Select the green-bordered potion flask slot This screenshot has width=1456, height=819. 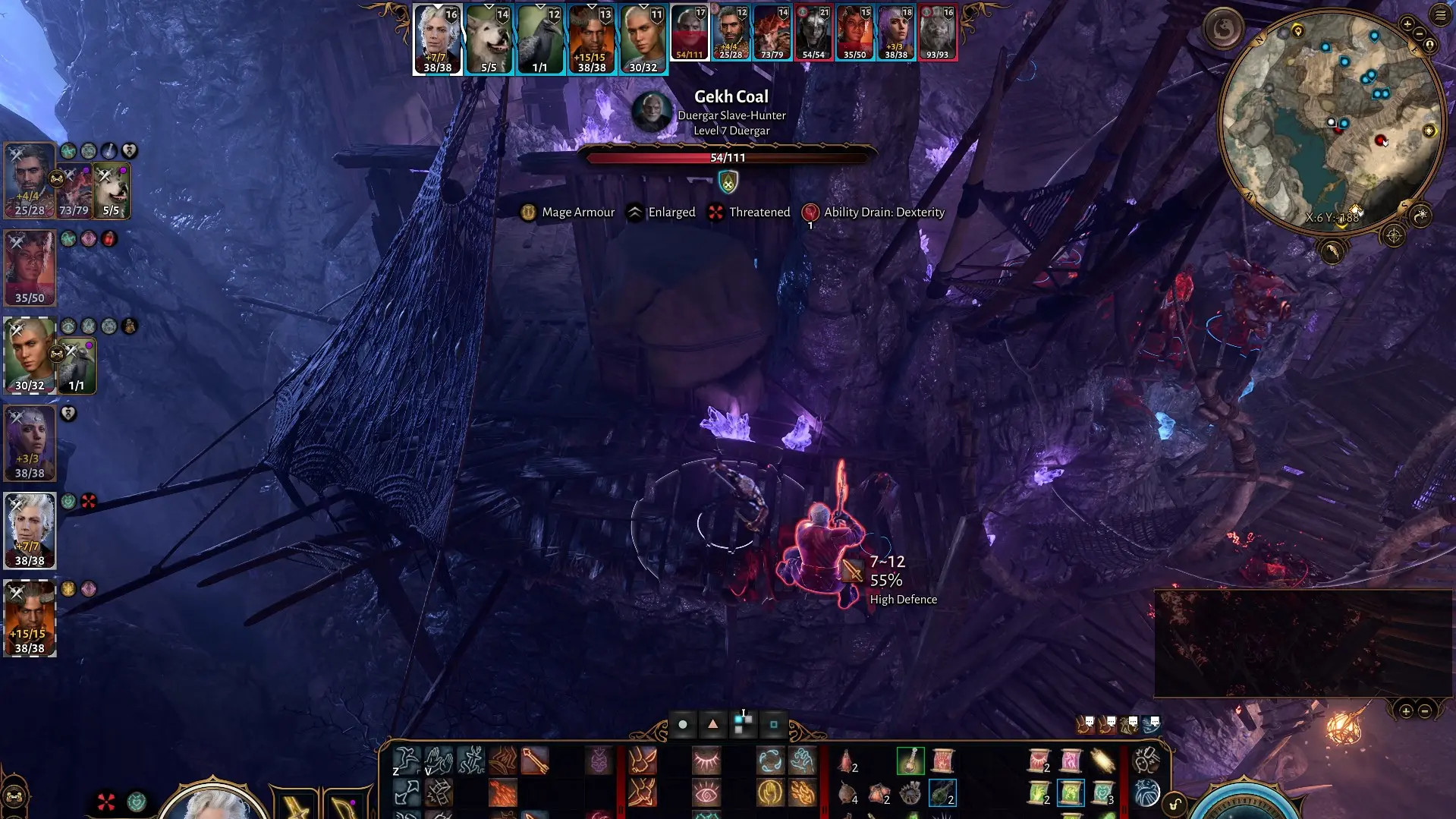point(910,761)
